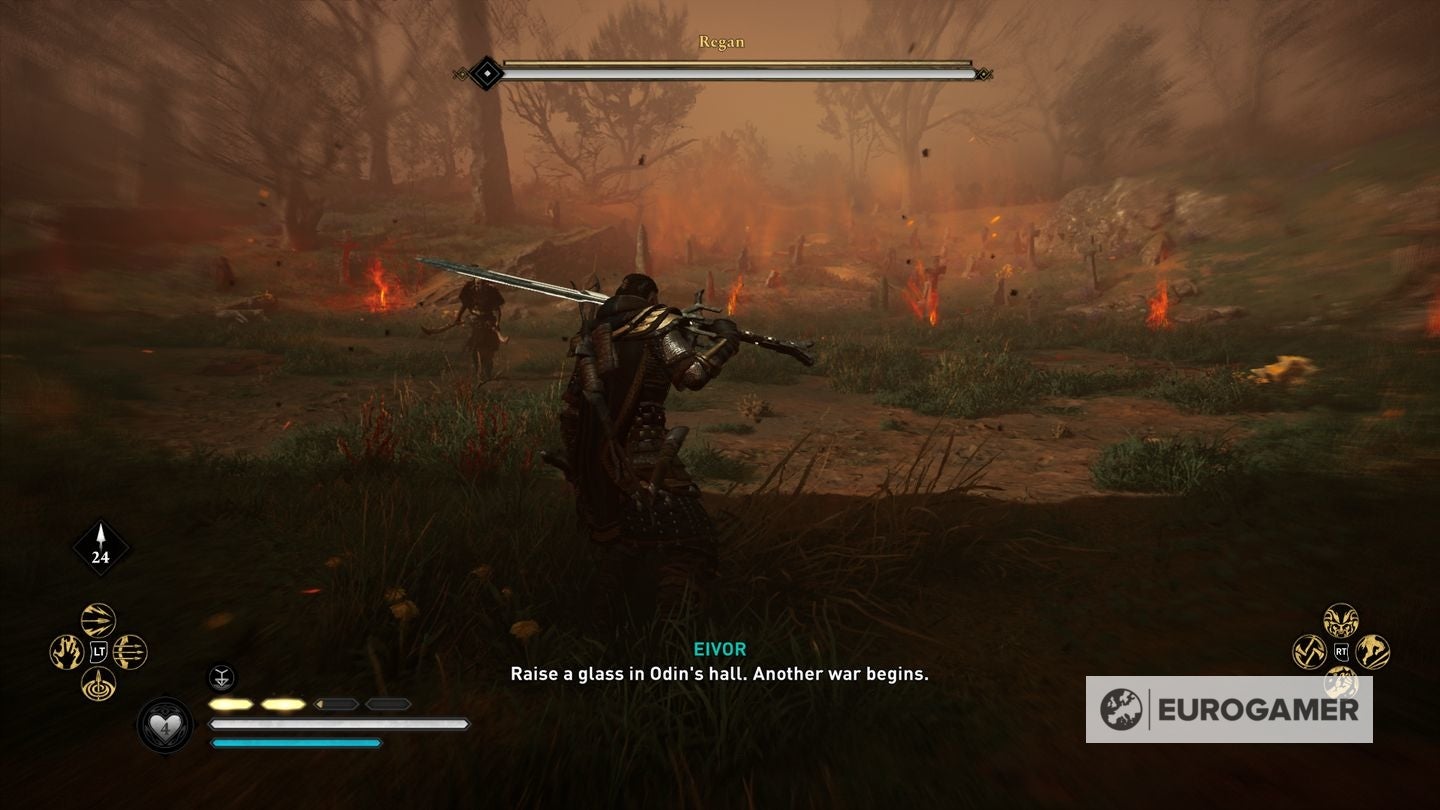Click the LT button prompt in the ability wheel
The width and height of the screenshot is (1440, 810).
[x=97, y=651]
